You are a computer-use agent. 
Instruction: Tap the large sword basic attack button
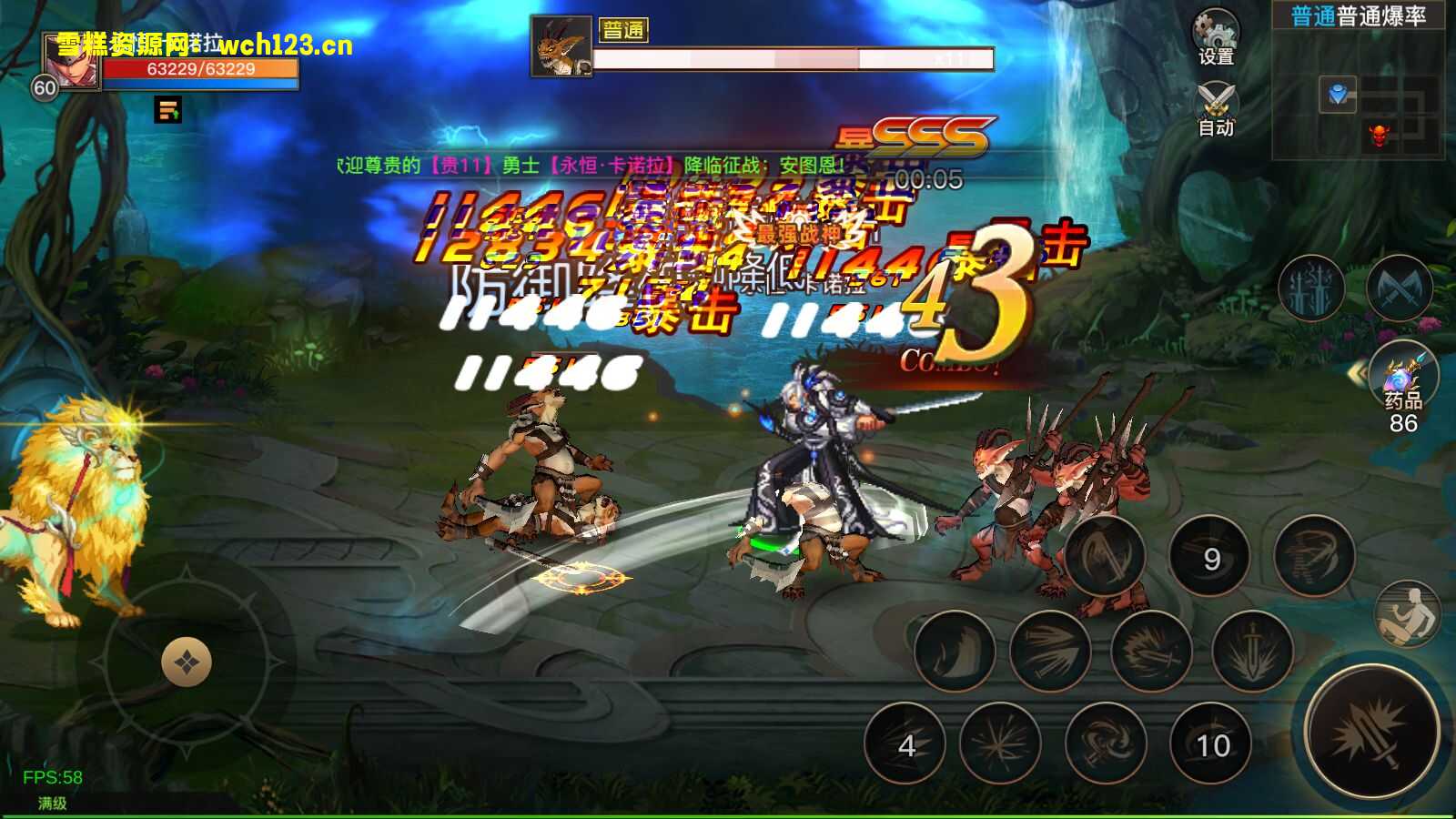[1370, 733]
